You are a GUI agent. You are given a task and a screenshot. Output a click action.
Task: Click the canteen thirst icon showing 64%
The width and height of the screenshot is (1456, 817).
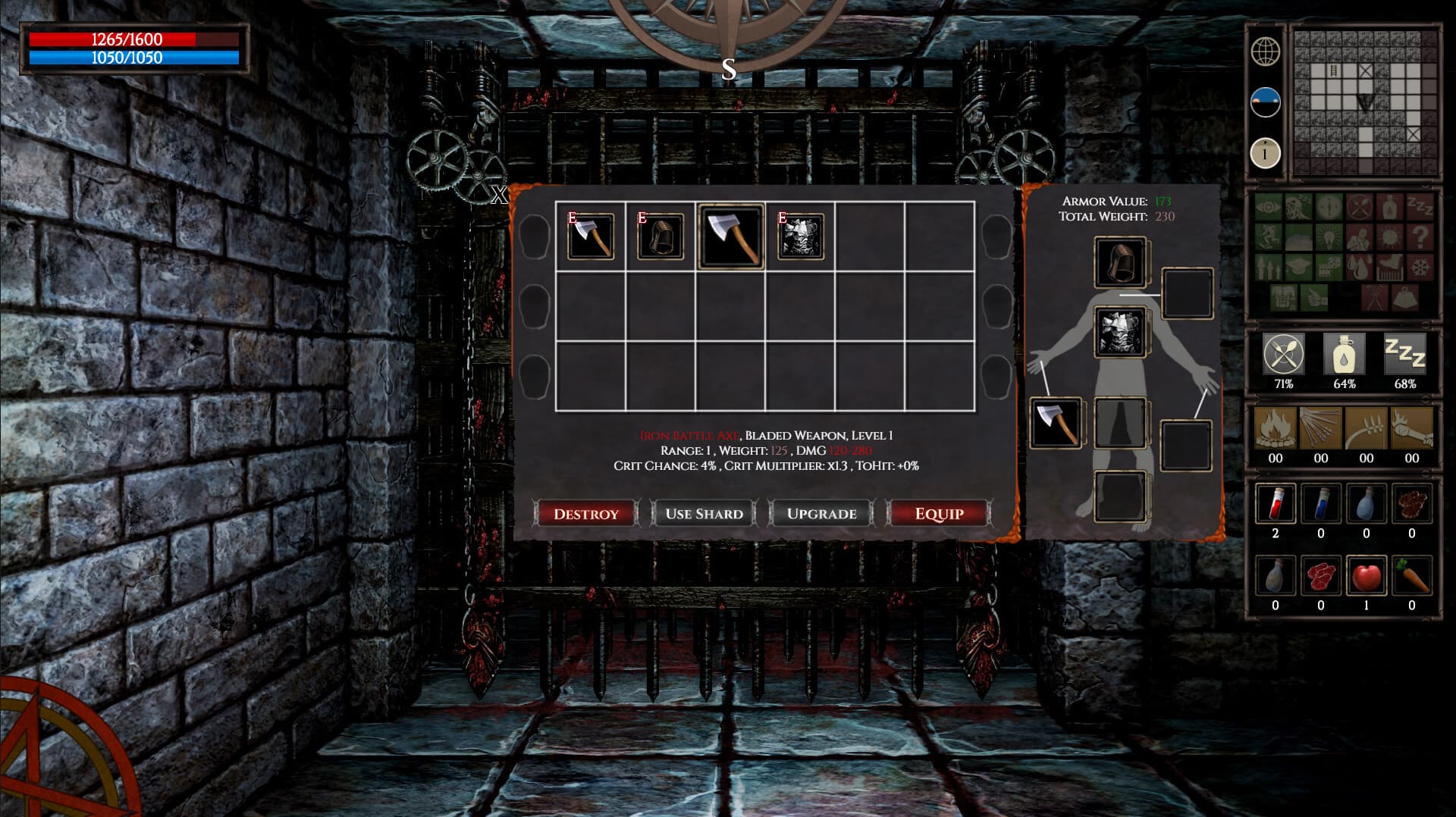1344,355
